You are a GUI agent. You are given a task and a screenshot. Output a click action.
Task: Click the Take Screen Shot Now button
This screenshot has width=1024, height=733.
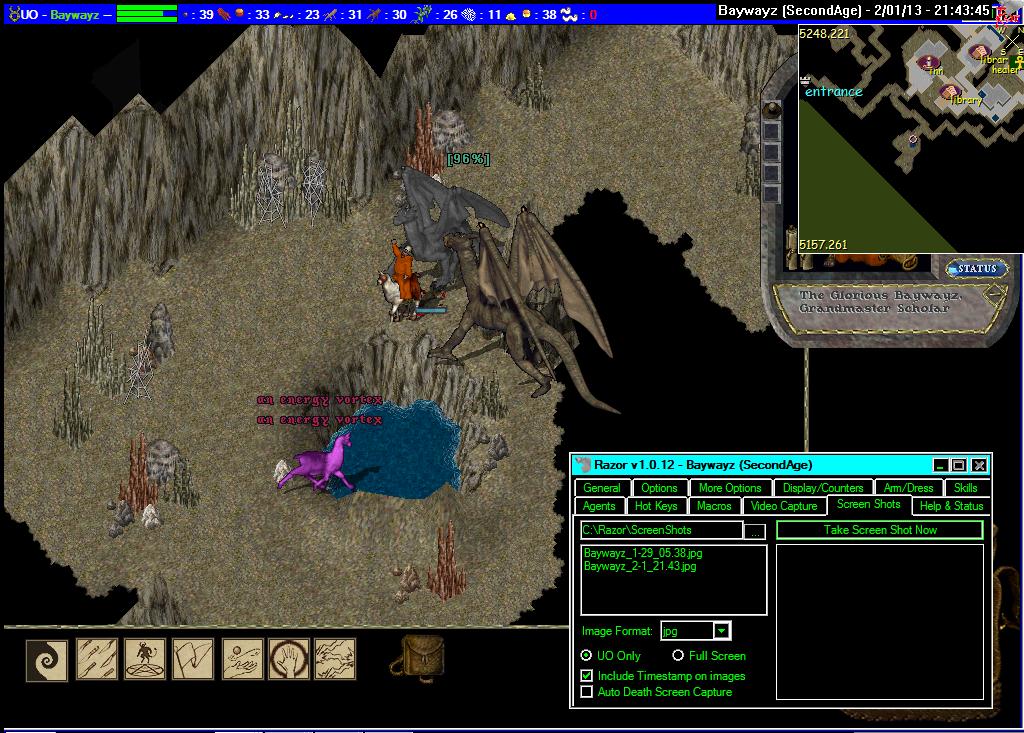pyautogui.click(x=880, y=530)
